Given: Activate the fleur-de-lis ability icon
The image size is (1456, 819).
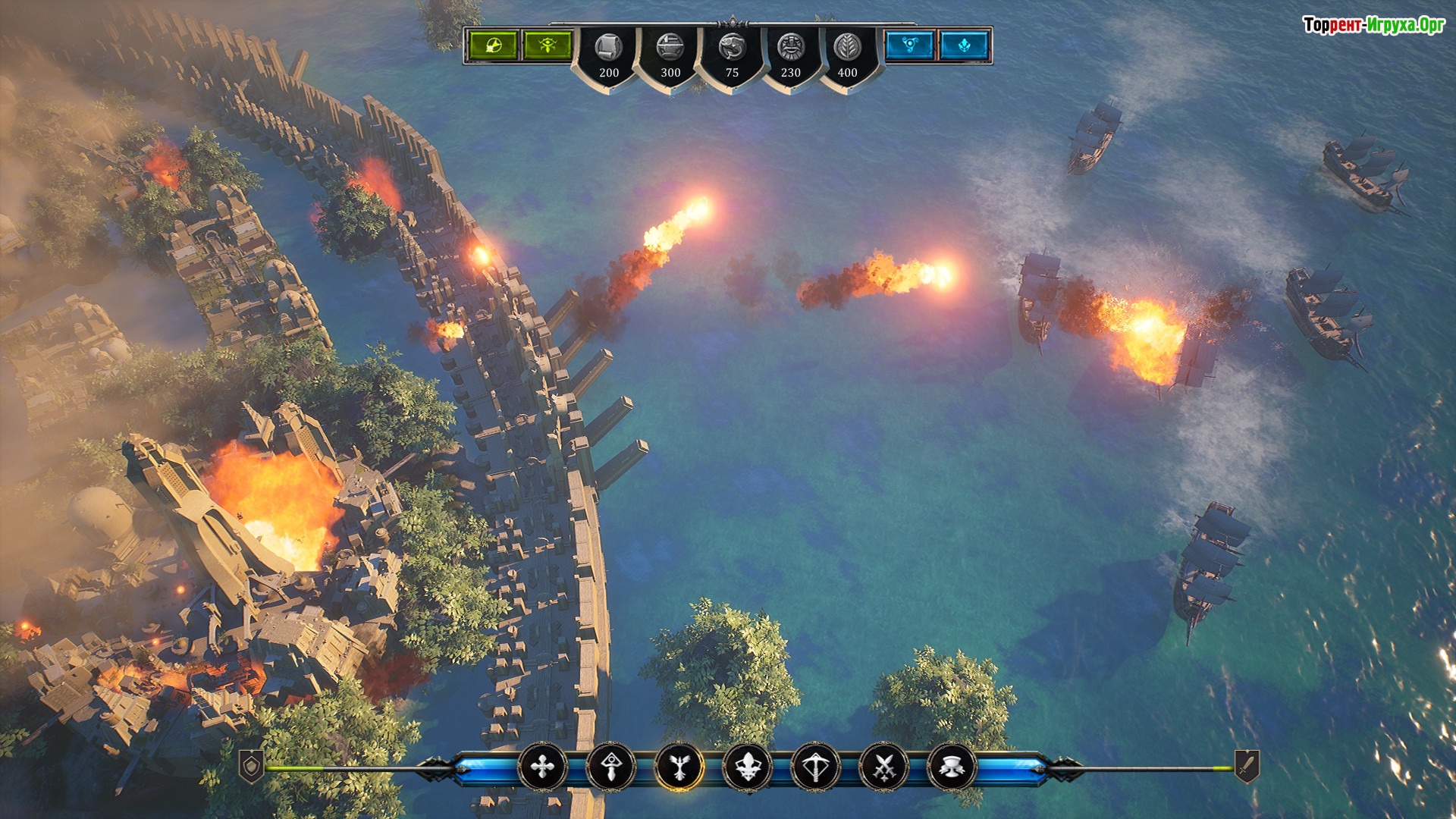Looking at the screenshot, I should [748, 767].
